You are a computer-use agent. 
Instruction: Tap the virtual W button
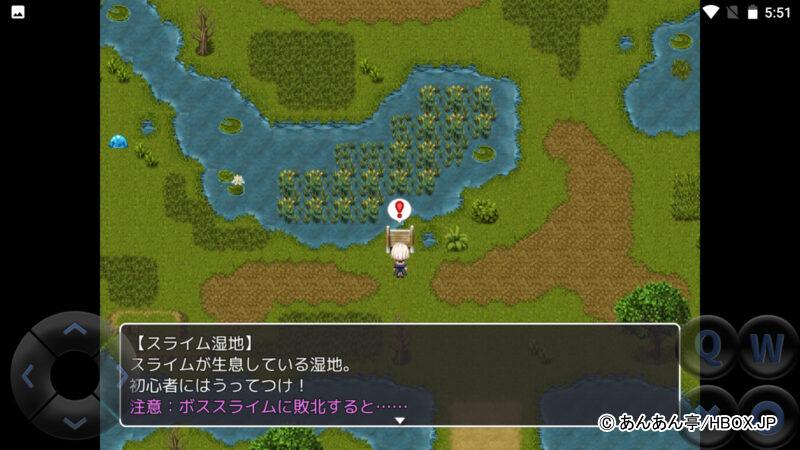pyautogui.click(x=767, y=347)
